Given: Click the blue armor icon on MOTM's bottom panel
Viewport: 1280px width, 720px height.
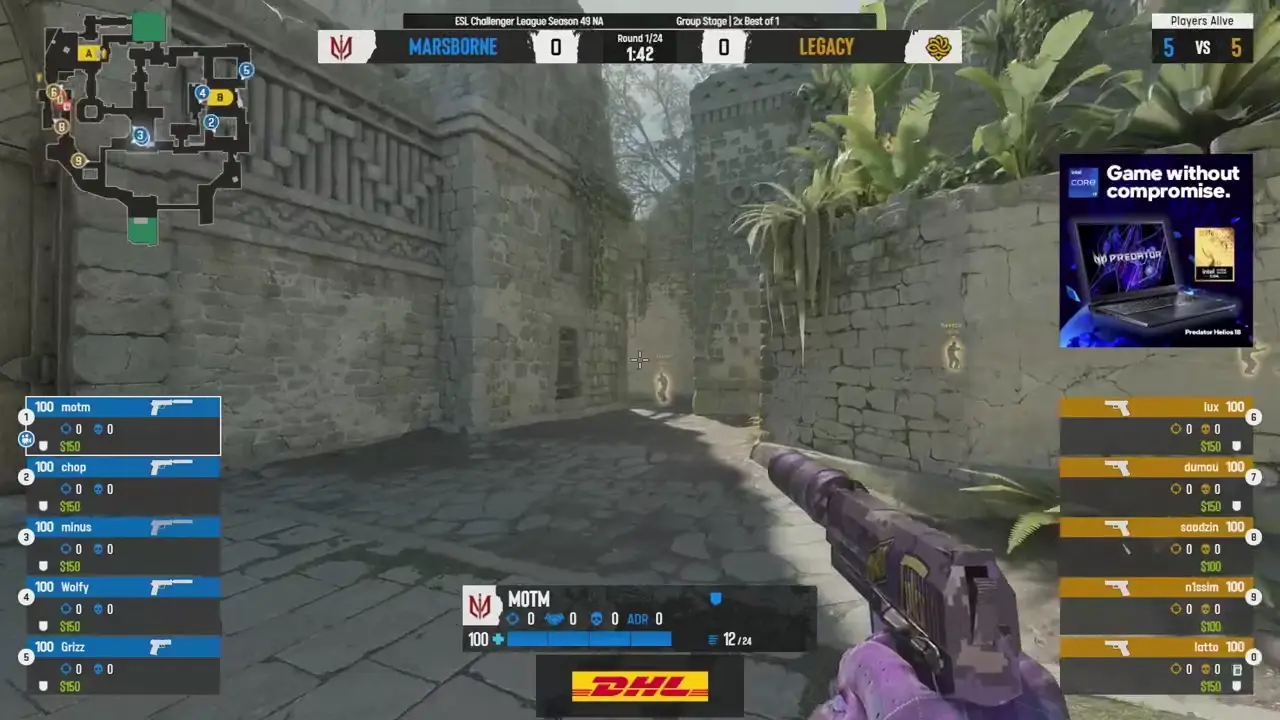Looking at the screenshot, I should coord(716,598).
